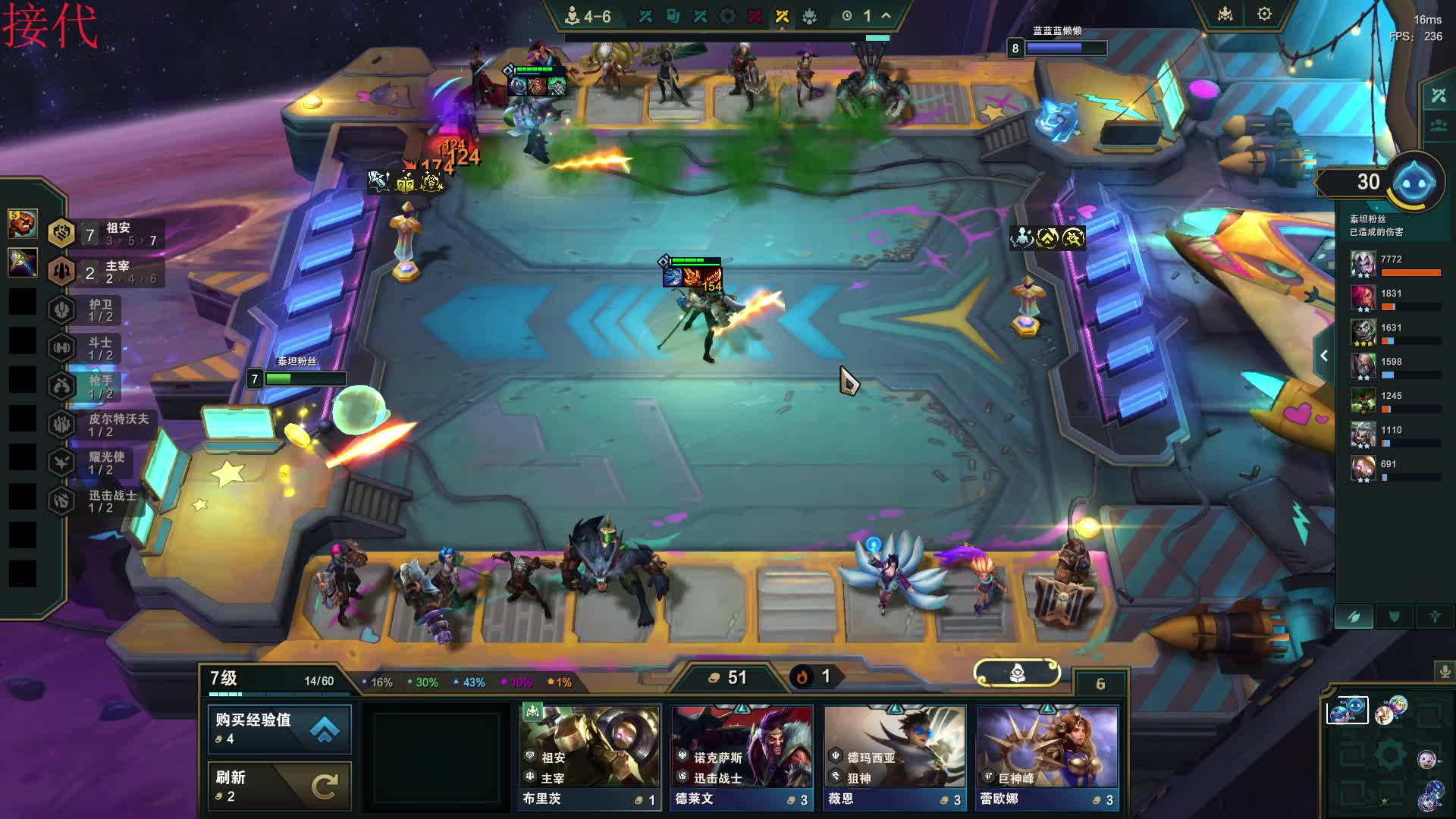
Task: Expand the stage round tracker arrow
Action: click(886, 16)
